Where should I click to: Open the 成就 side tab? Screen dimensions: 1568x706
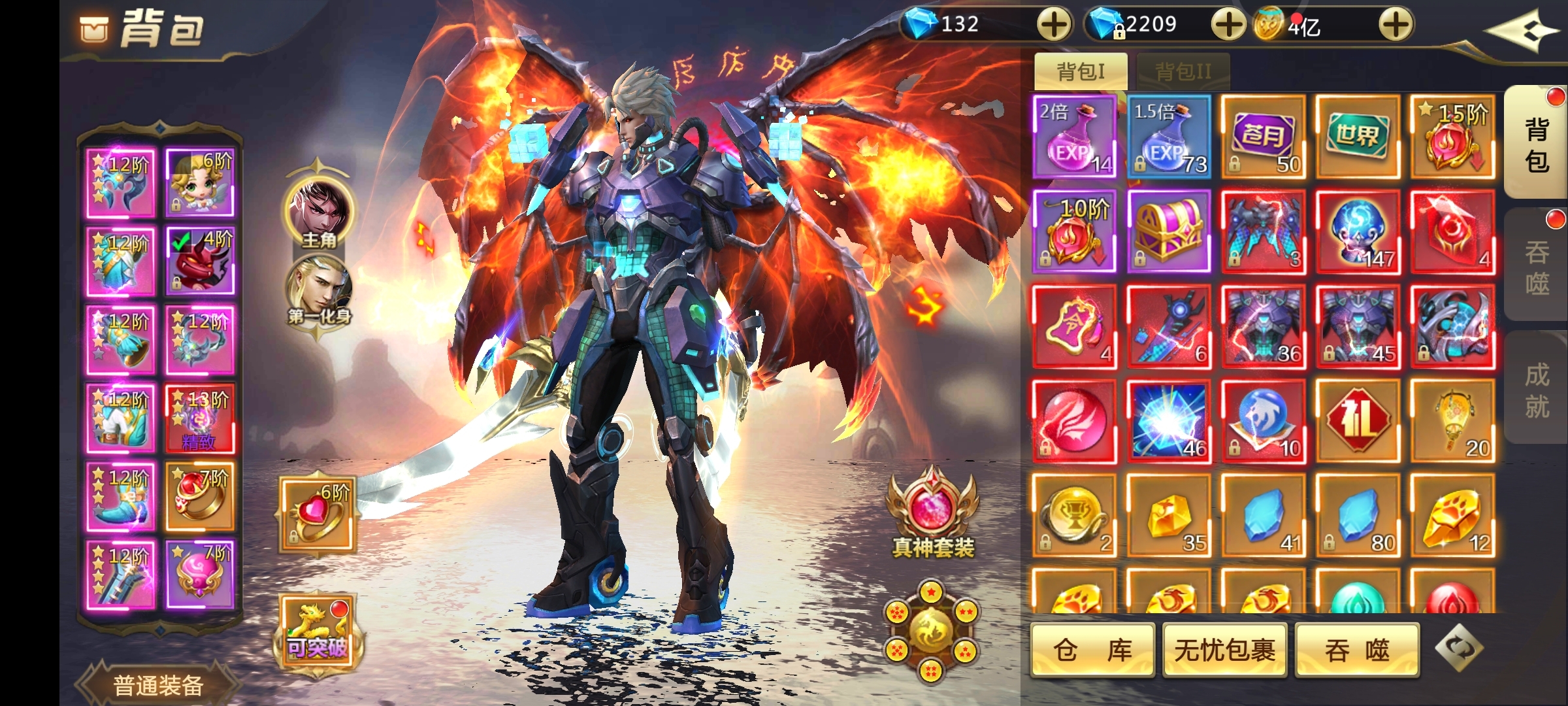tap(1536, 390)
